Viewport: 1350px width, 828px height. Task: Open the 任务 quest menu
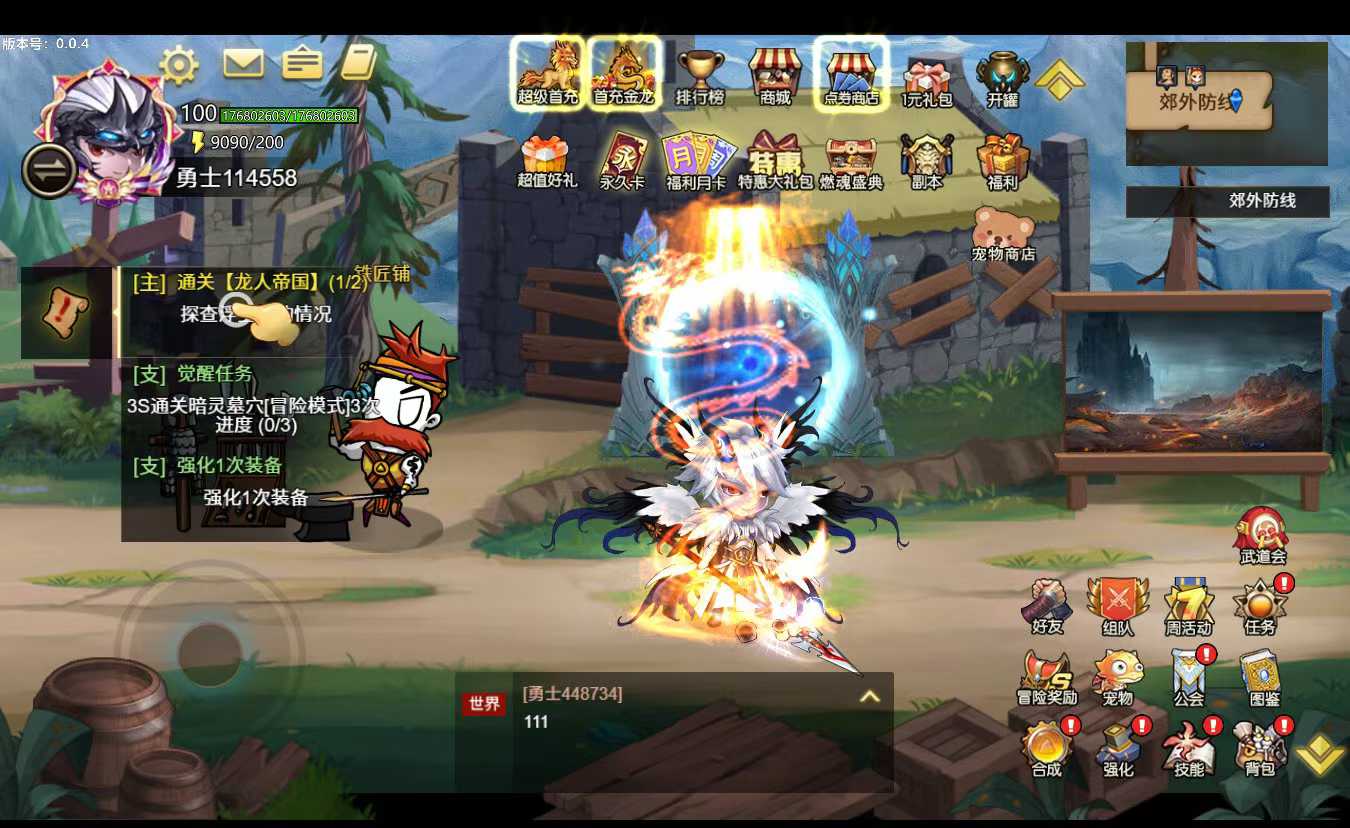[1260, 605]
